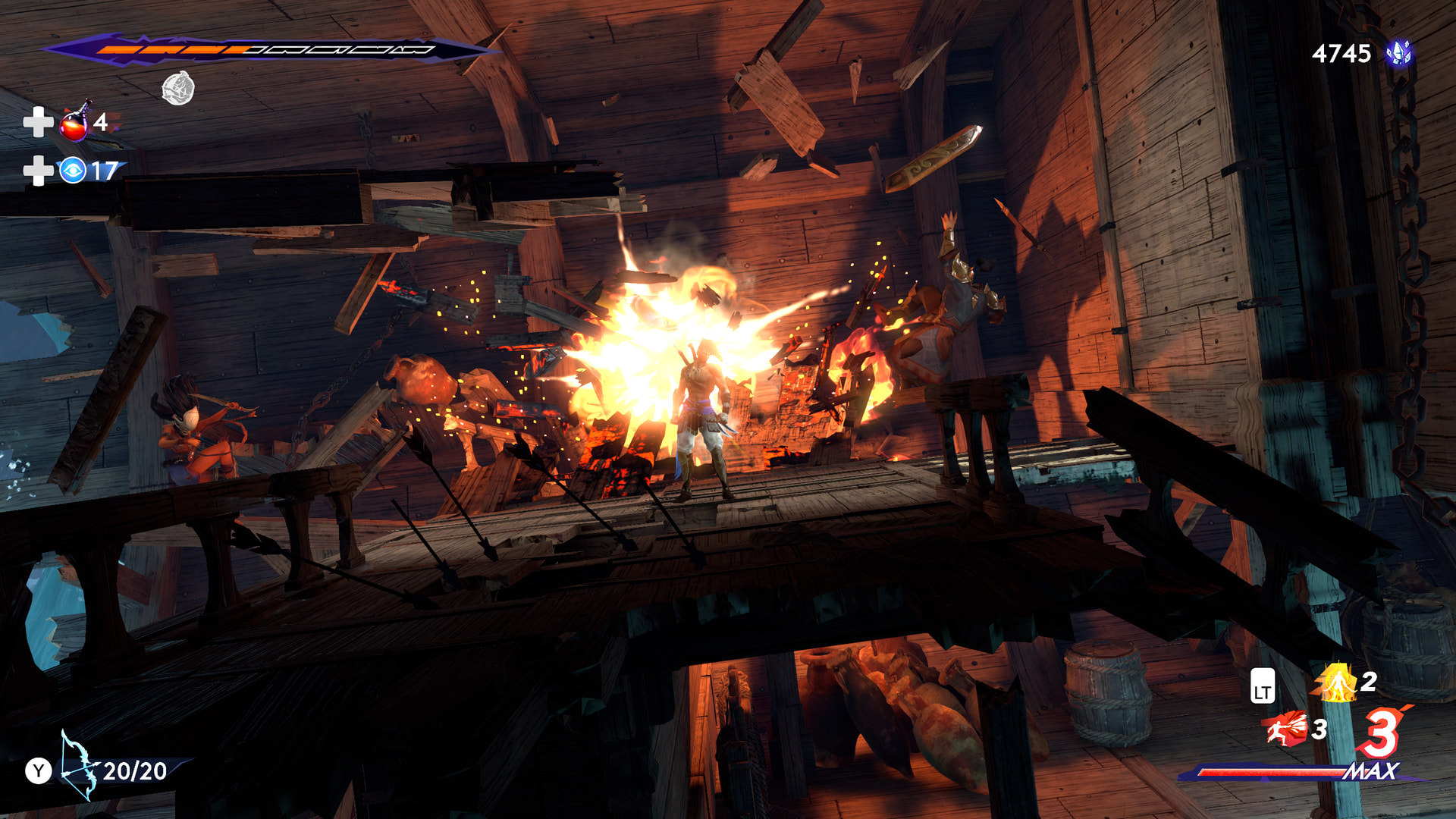Click the blue eye memory shard icon
The height and width of the screenshot is (819, 1456).
pyautogui.click(x=73, y=171)
